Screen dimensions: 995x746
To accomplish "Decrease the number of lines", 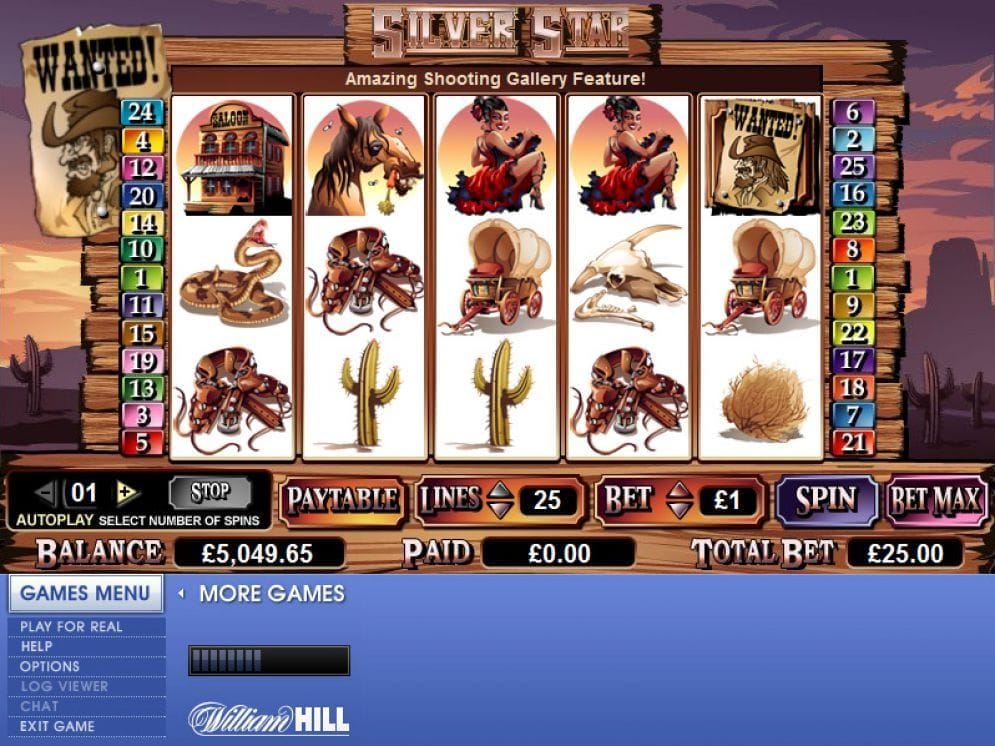I will tap(499, 509).
